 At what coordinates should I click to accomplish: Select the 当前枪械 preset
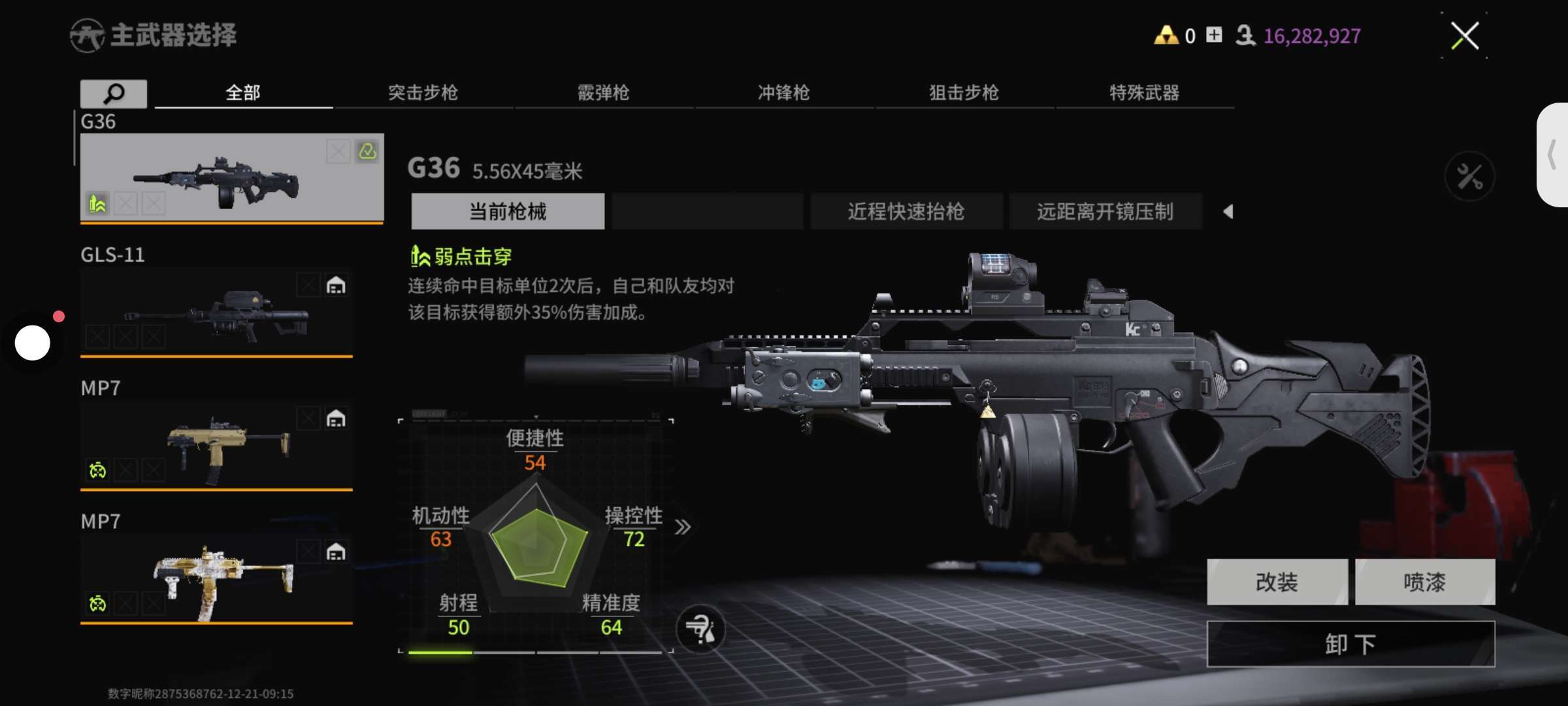508,211
